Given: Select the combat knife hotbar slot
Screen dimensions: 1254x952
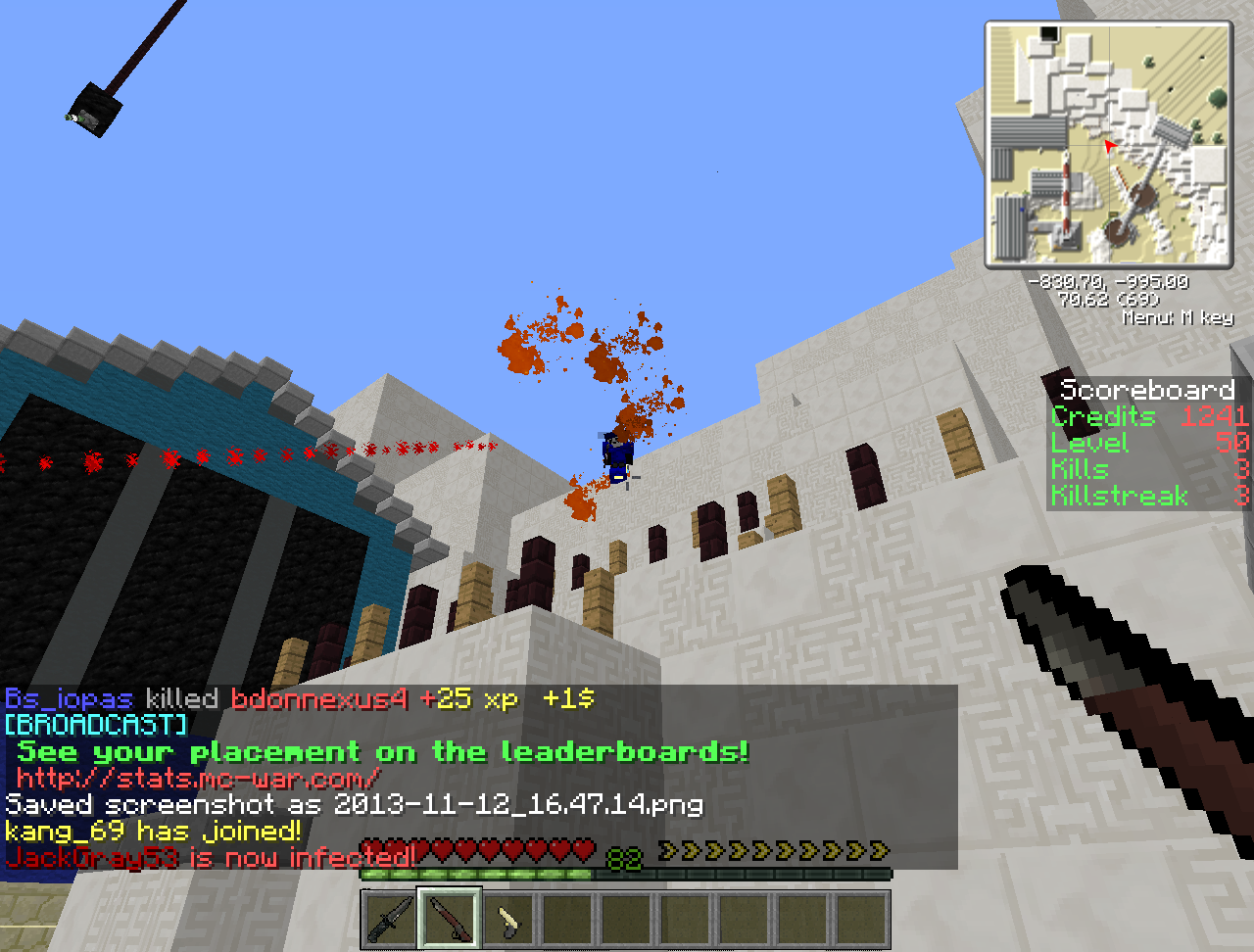Looking at the screenshot, I should point(390,920).
